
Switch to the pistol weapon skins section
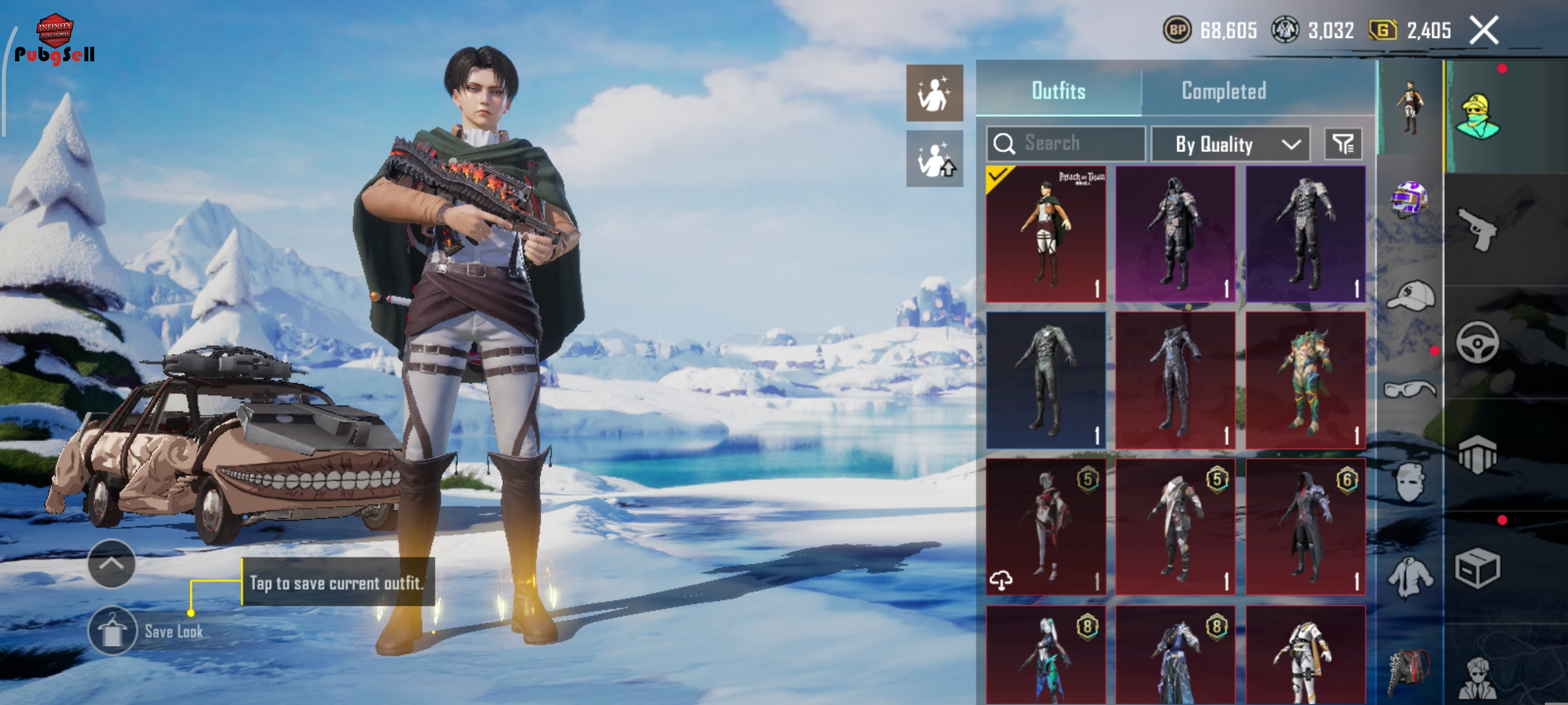click(1477, 229)
